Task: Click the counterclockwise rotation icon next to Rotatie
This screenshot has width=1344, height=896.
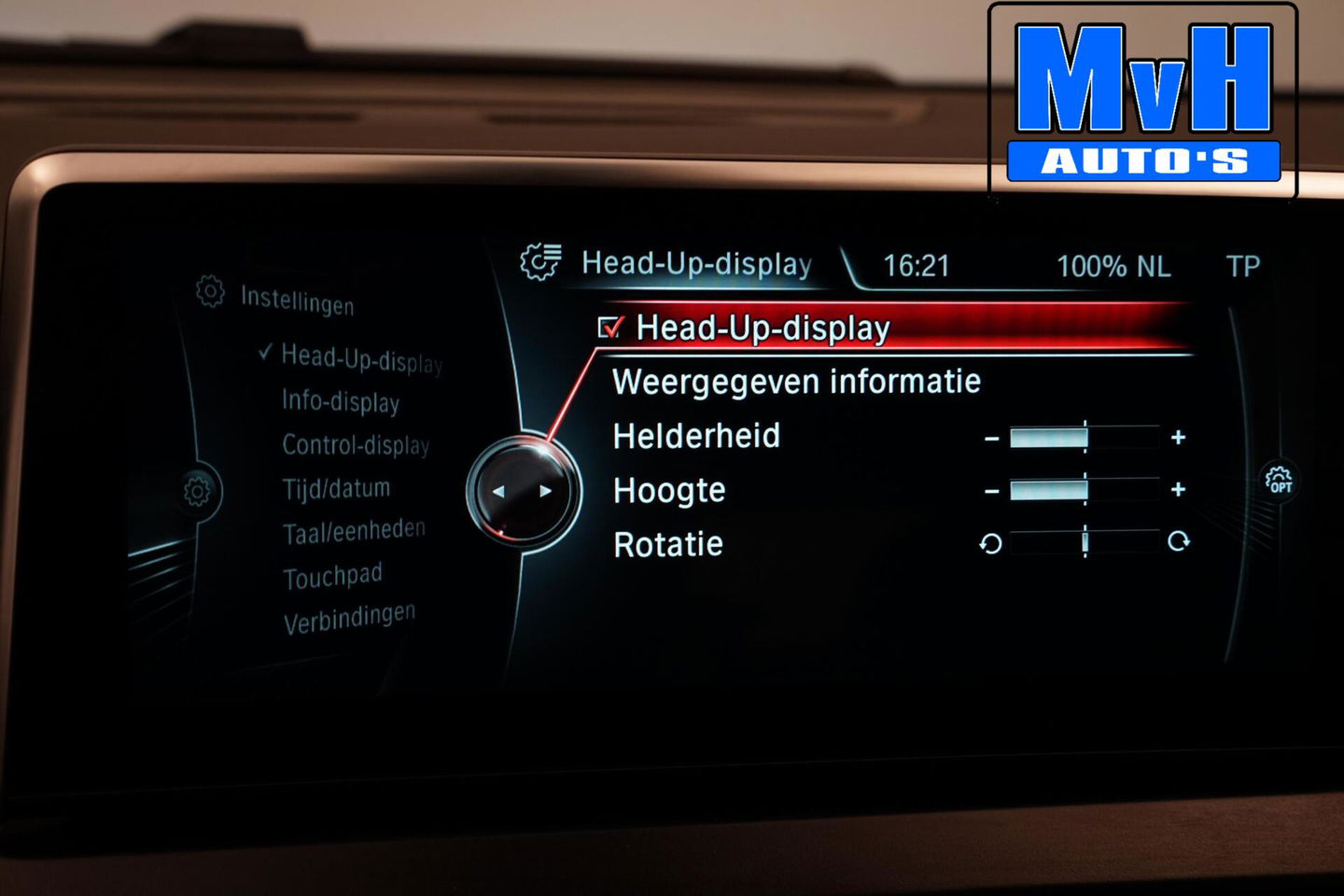Action: [991, 542]
